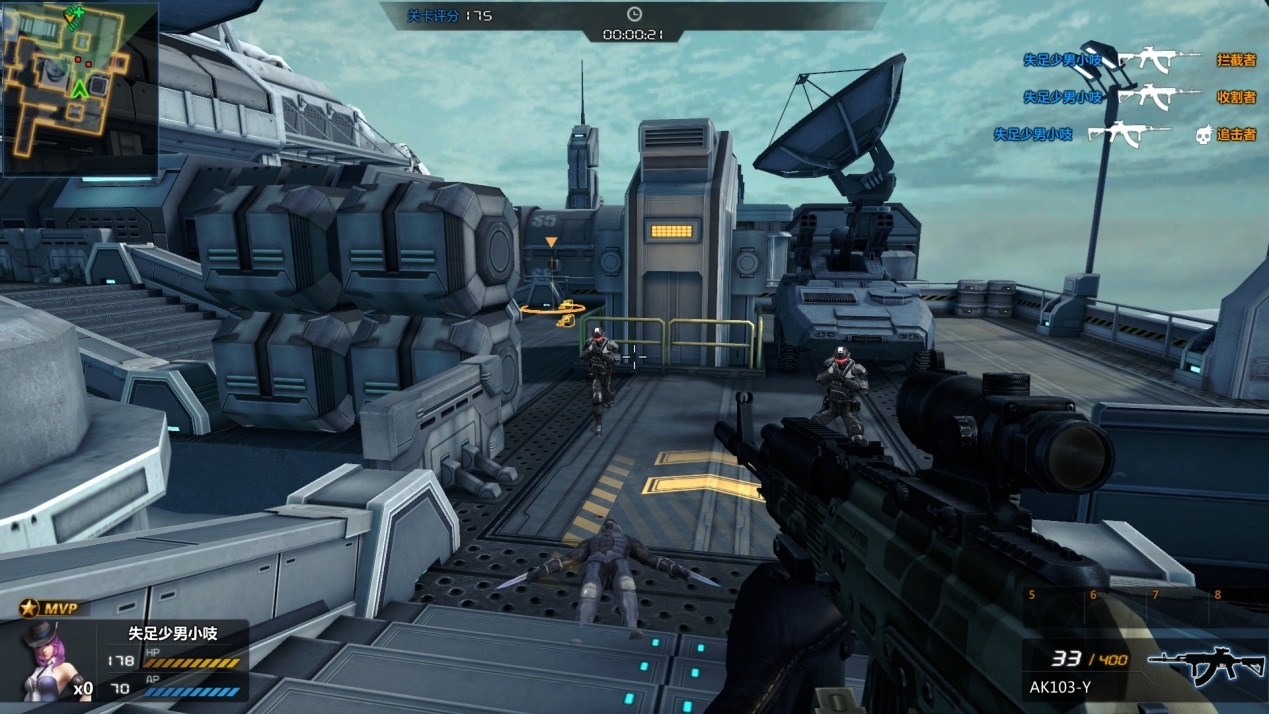
Task: Select the kill feed row for 拦截者
Action: [1138, 60]
